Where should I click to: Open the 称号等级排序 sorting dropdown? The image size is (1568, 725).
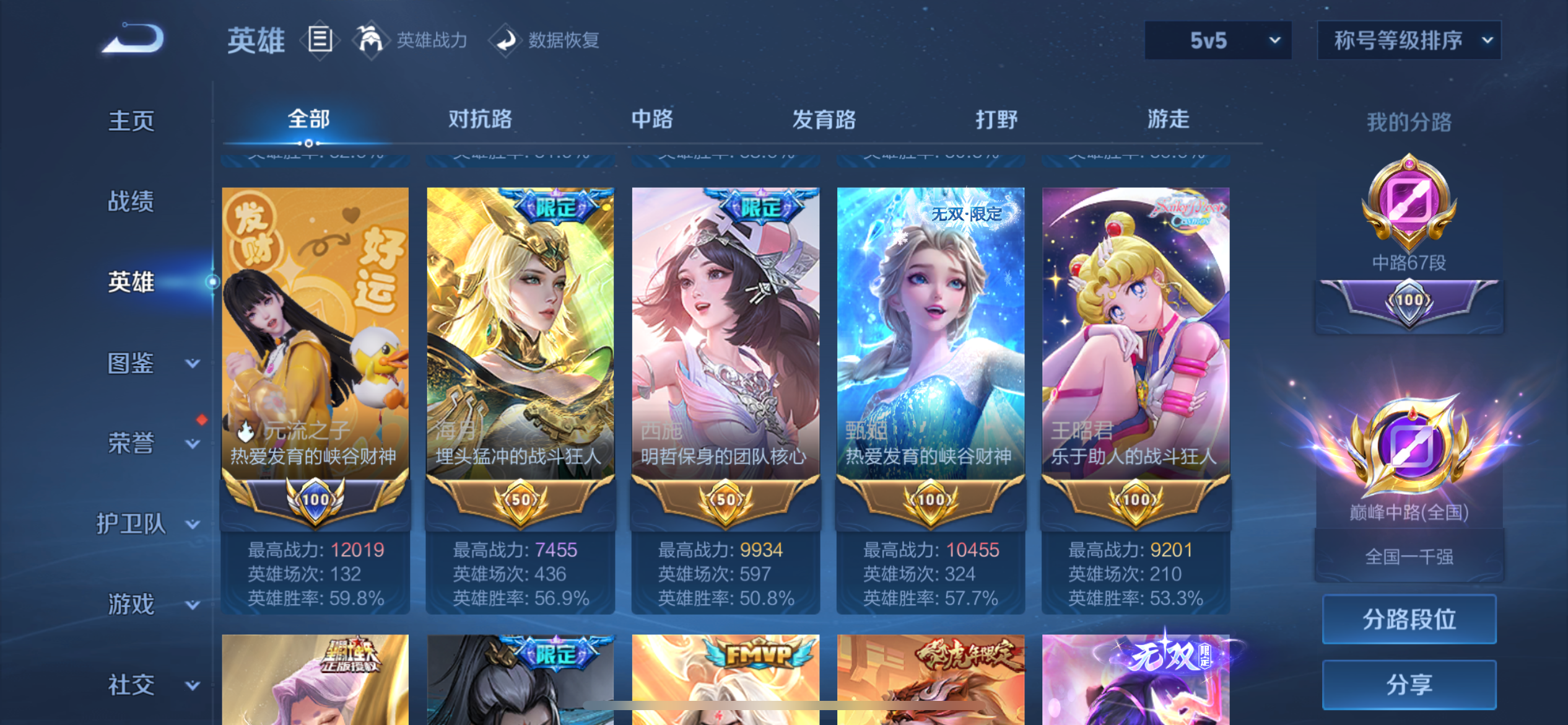pos(1408,40)
